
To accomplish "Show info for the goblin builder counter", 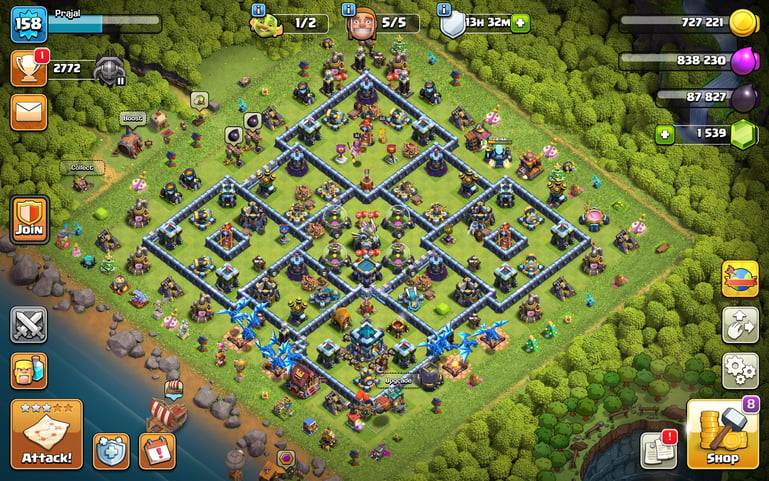I will point(259,10).
